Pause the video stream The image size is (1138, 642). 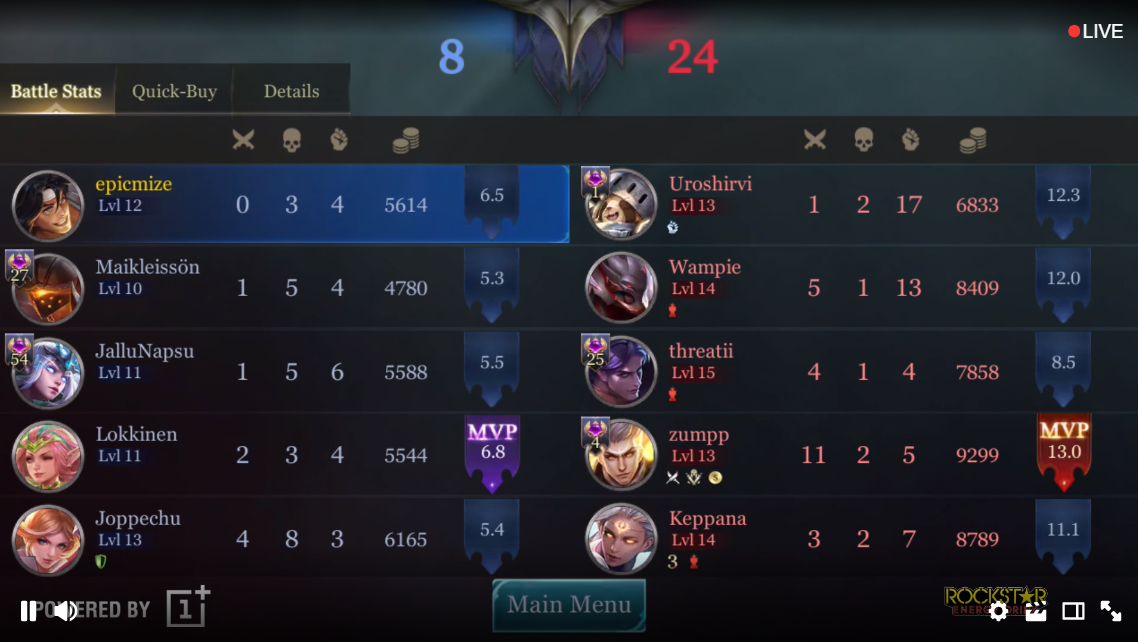pyautogui.click(x=28, y=611)
